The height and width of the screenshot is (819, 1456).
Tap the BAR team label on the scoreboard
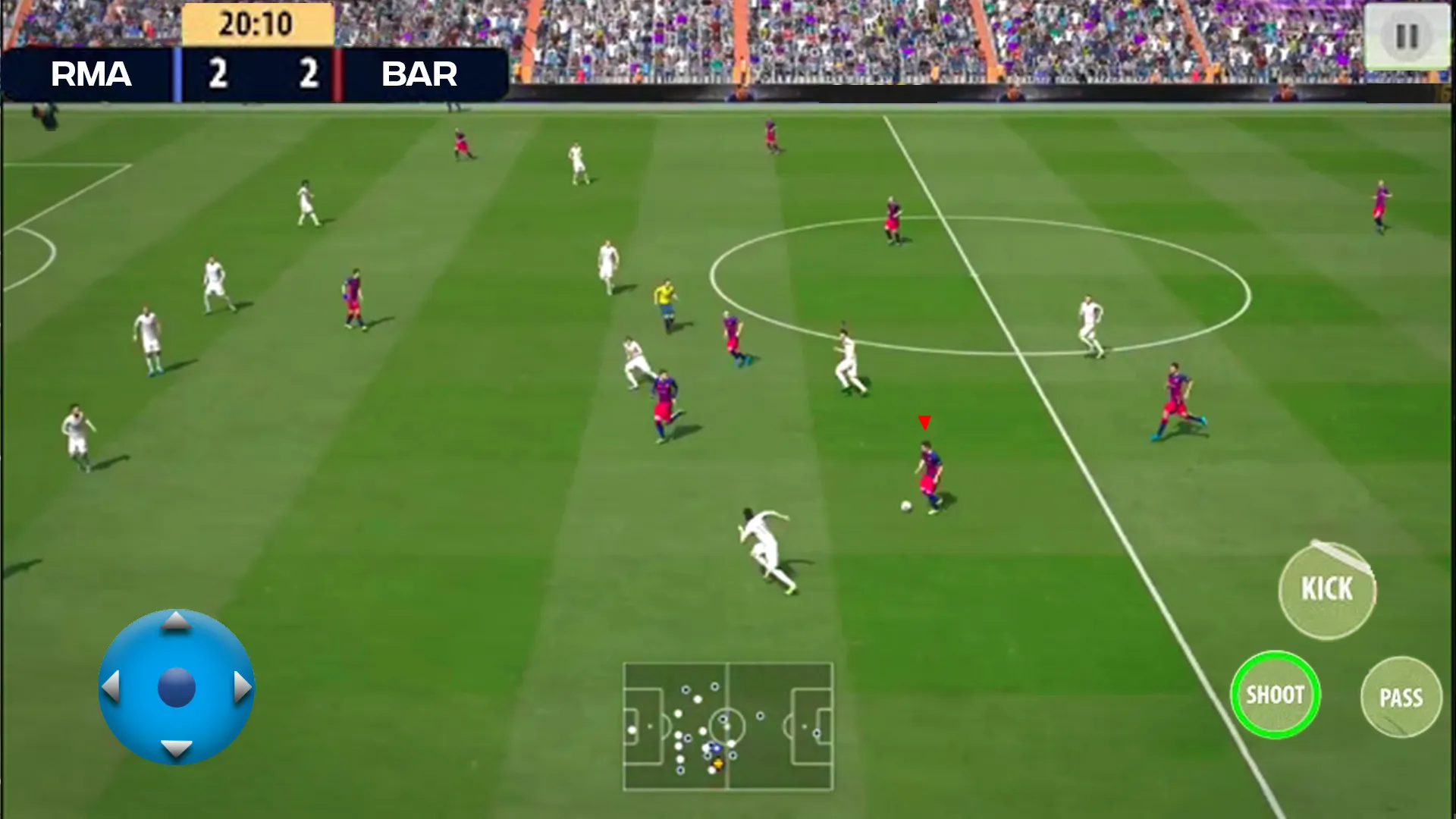pyautogui.click(x=419, y=75)
